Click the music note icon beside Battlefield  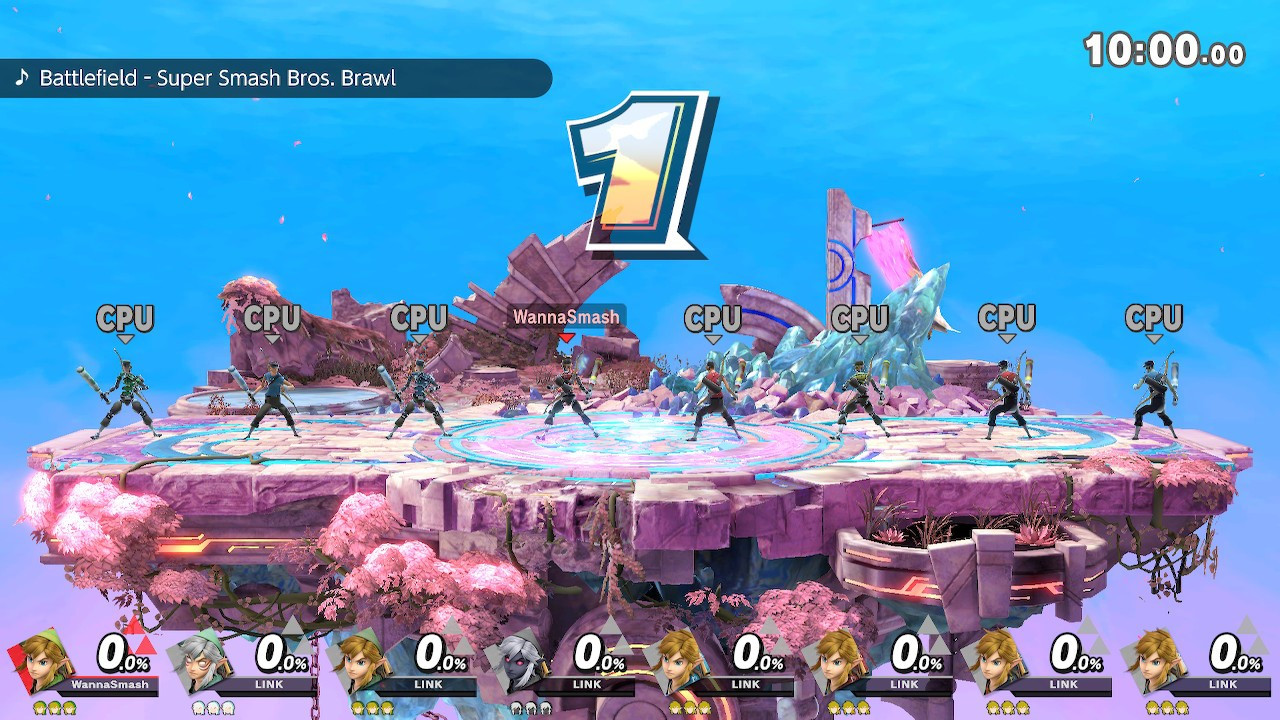(24, 78)
